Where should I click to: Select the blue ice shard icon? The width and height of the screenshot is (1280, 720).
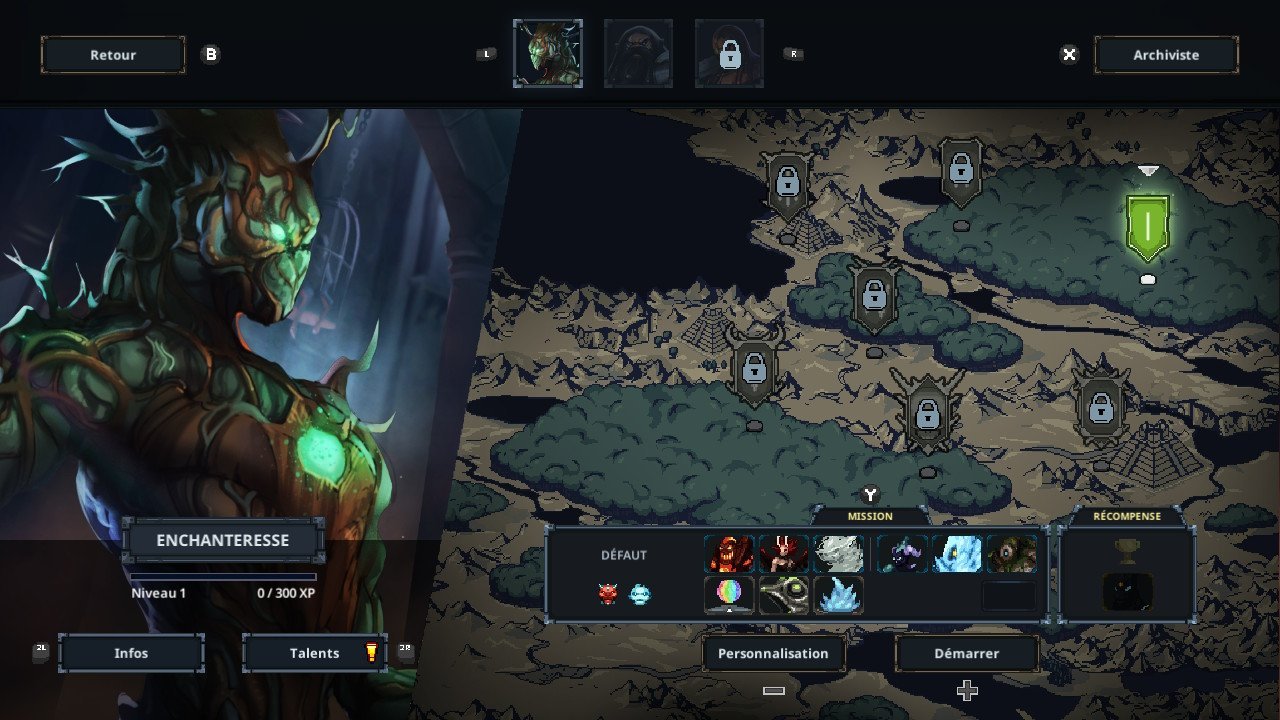[x=838, y=594]
